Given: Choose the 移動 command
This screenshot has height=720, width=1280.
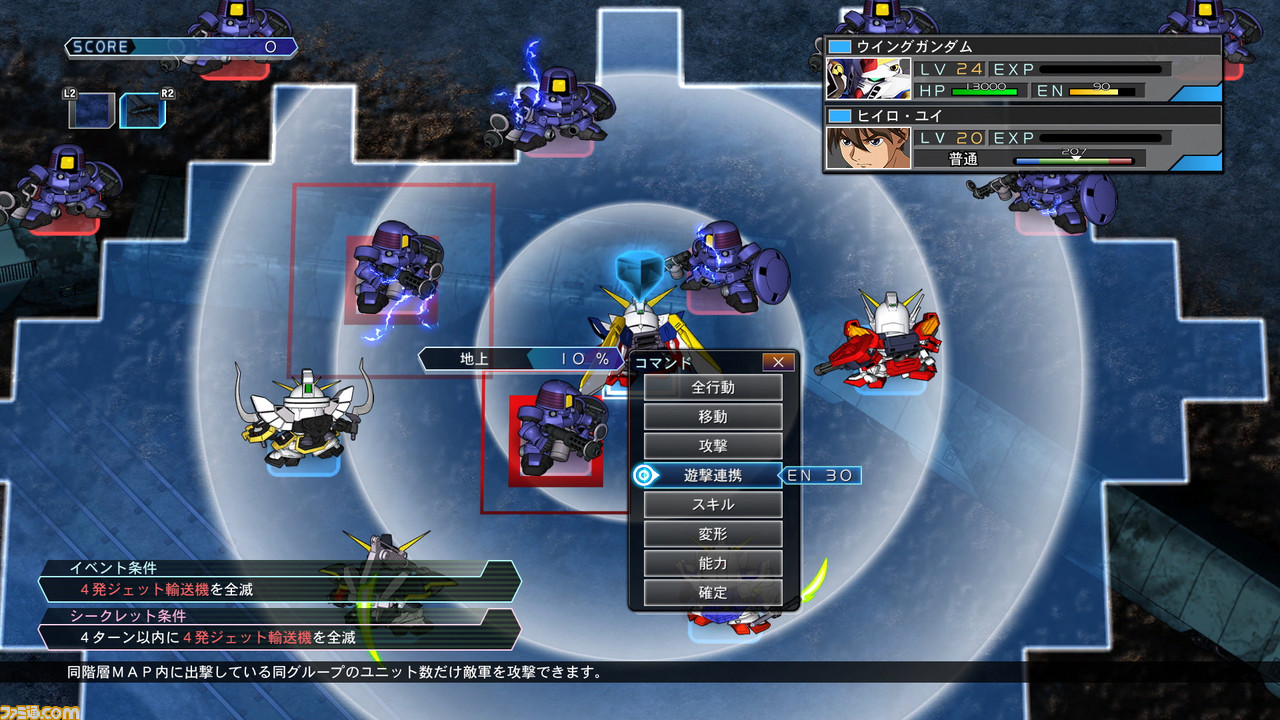Looking at the screenshot, I should [x=713, y=417].
